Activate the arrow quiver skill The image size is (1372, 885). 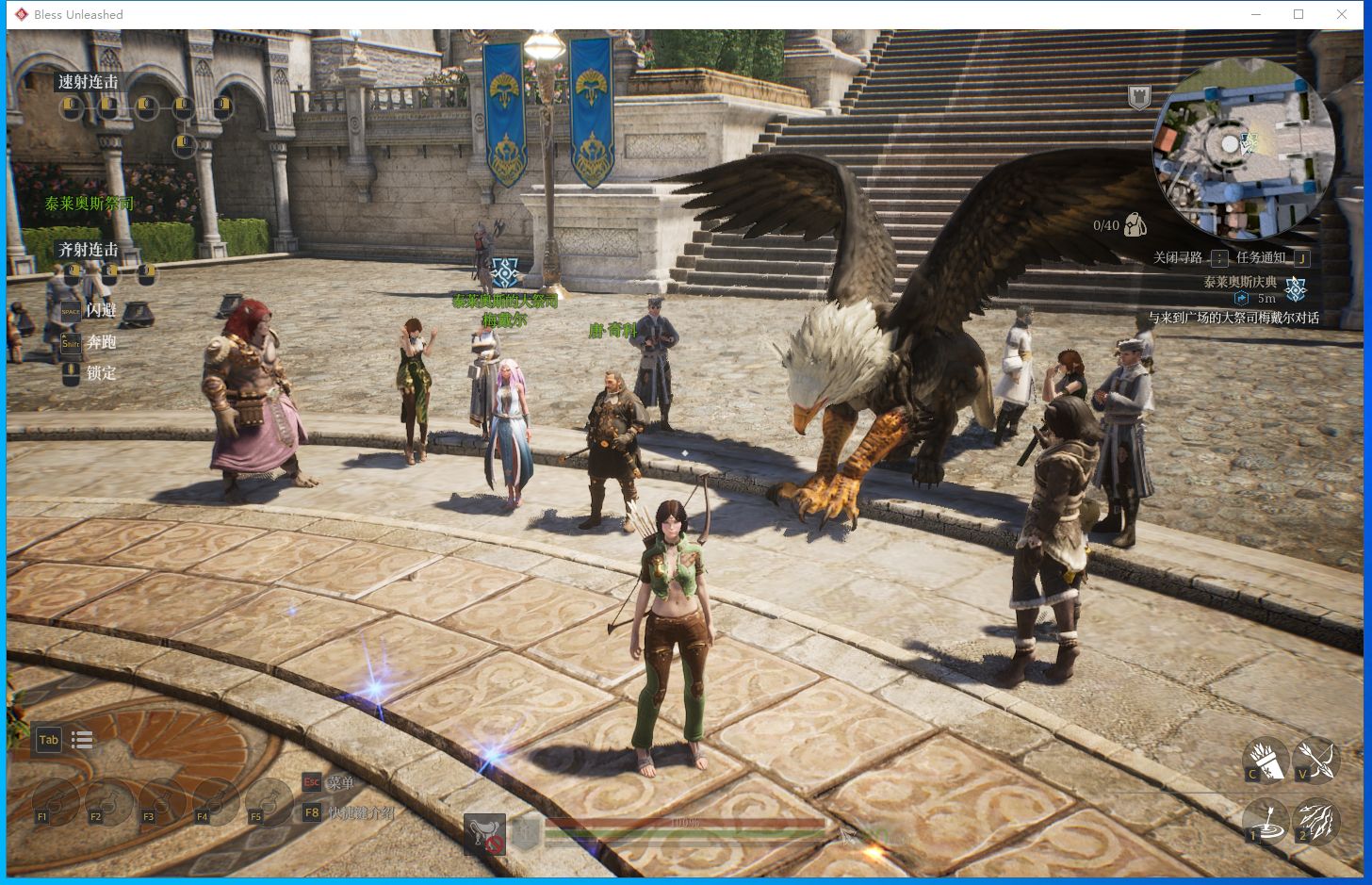tap(1266, 761)
